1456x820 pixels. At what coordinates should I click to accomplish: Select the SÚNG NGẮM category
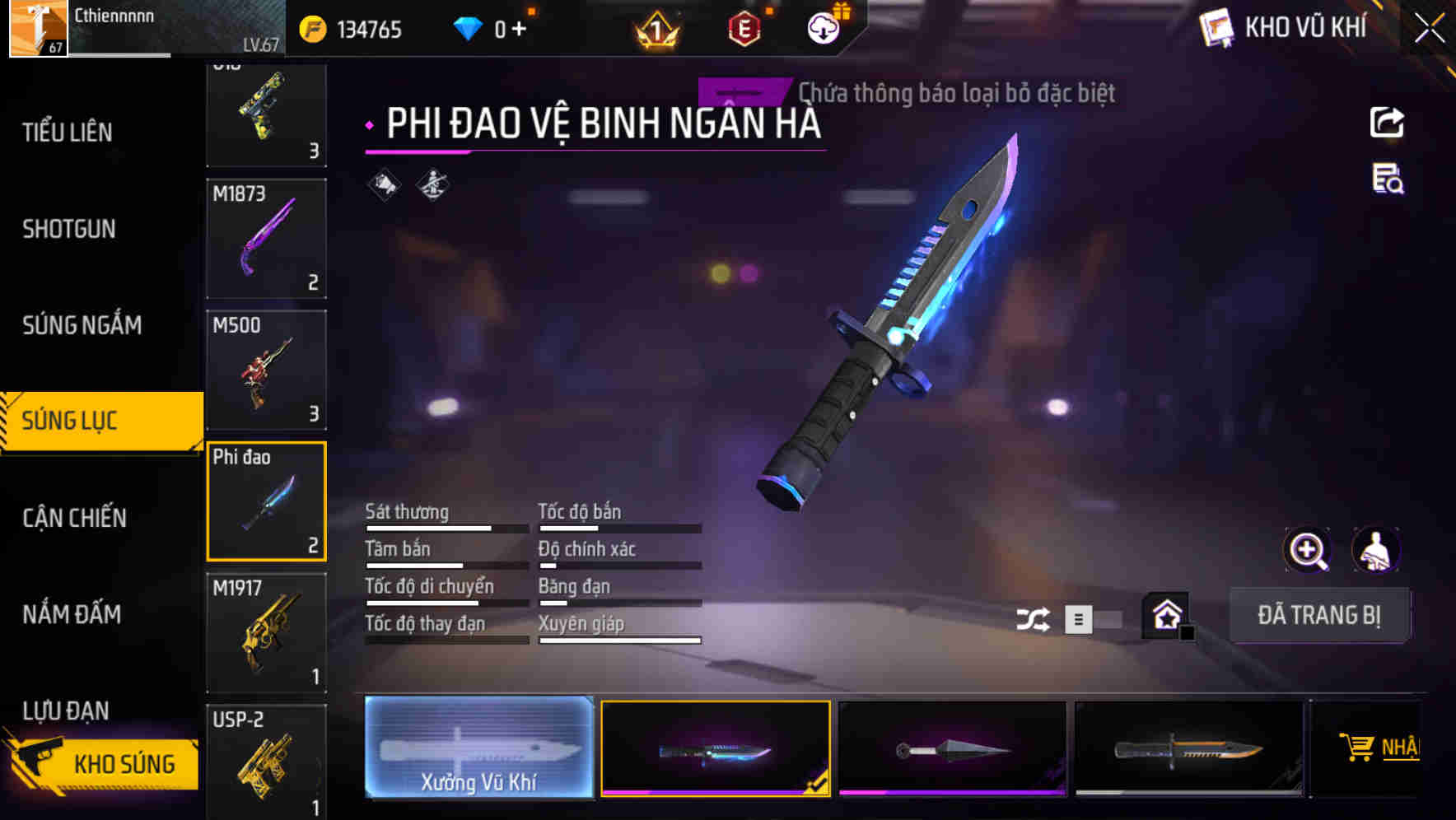(79, 324)
